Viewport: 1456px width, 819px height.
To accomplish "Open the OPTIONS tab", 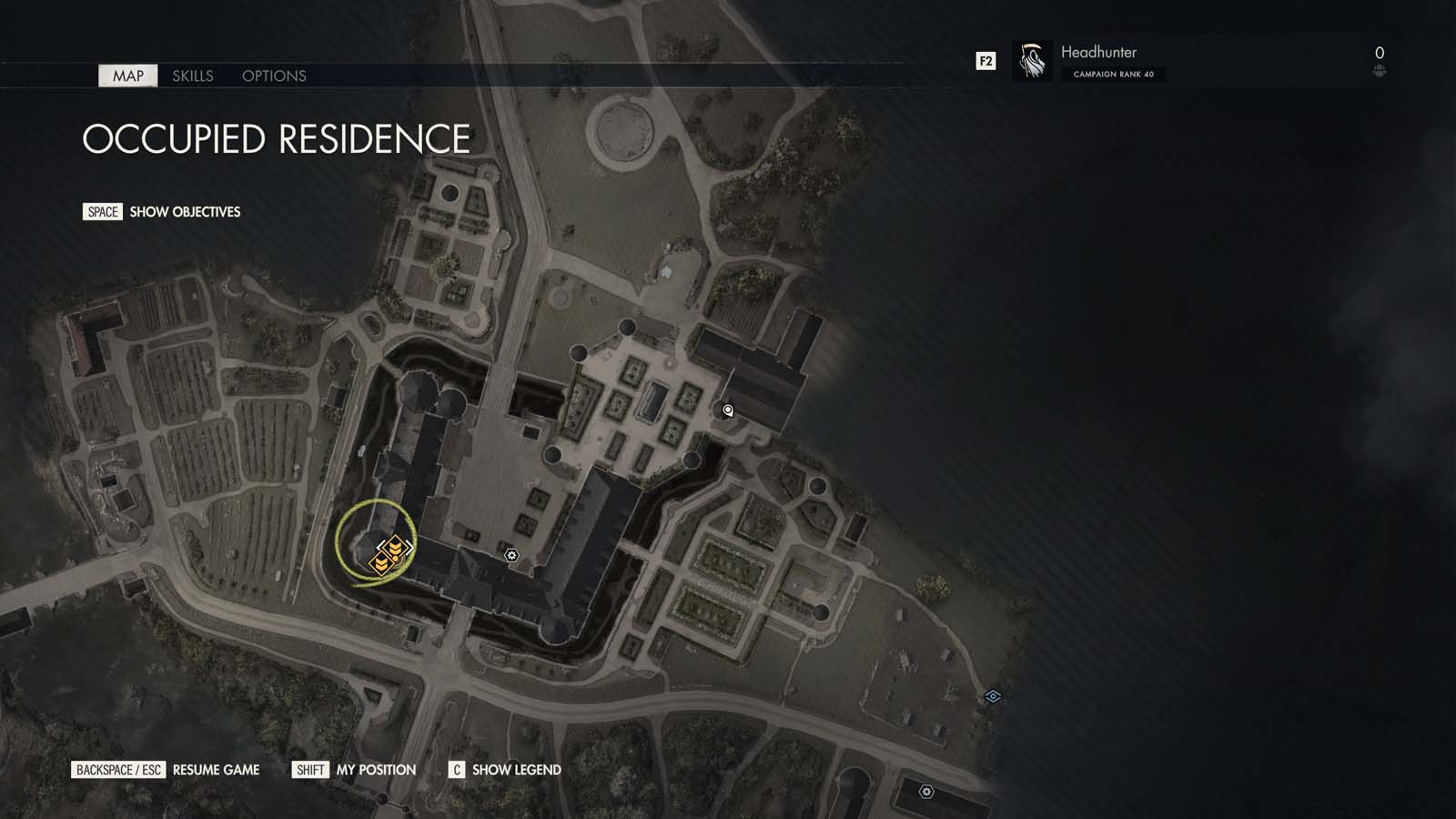I will (x=274, y=76).
